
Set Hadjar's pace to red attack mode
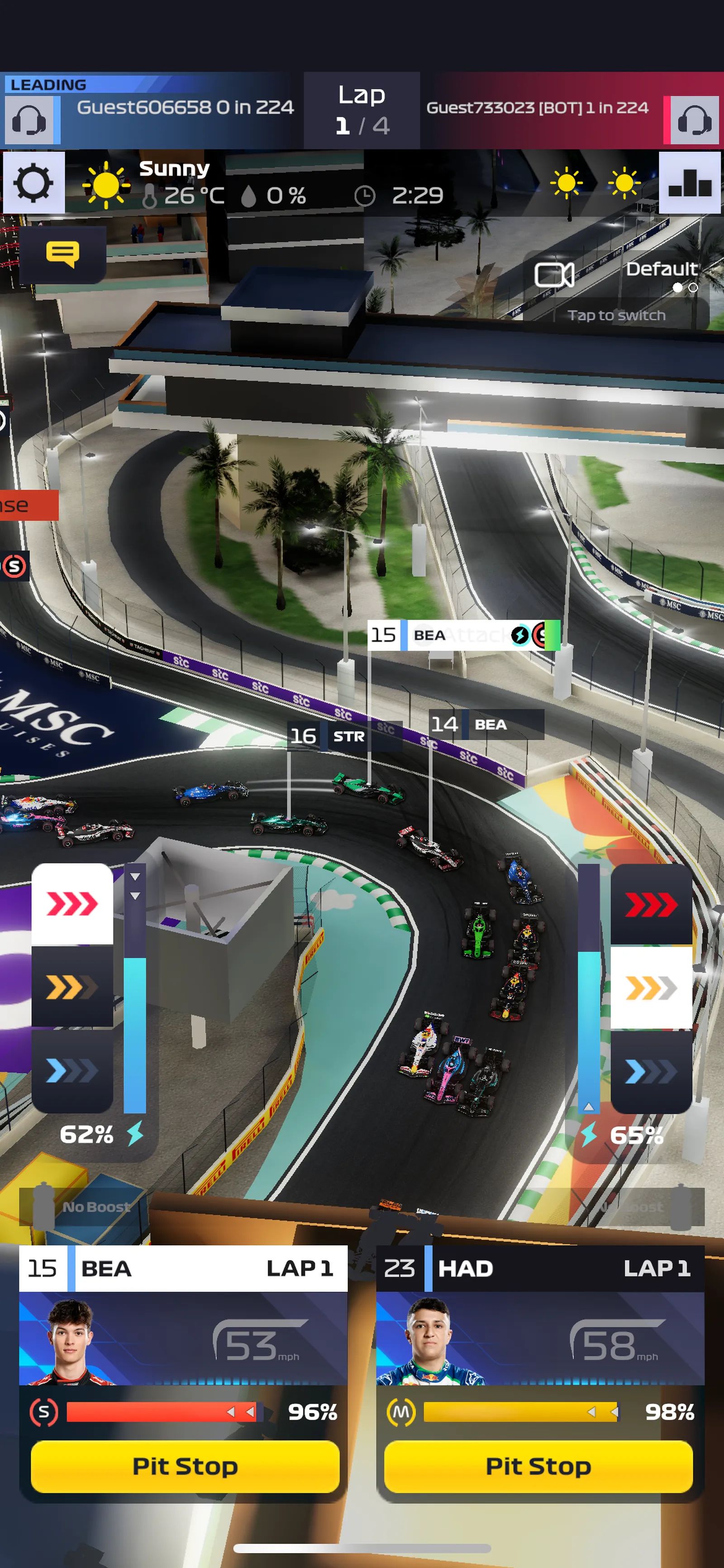coord(651,905)
